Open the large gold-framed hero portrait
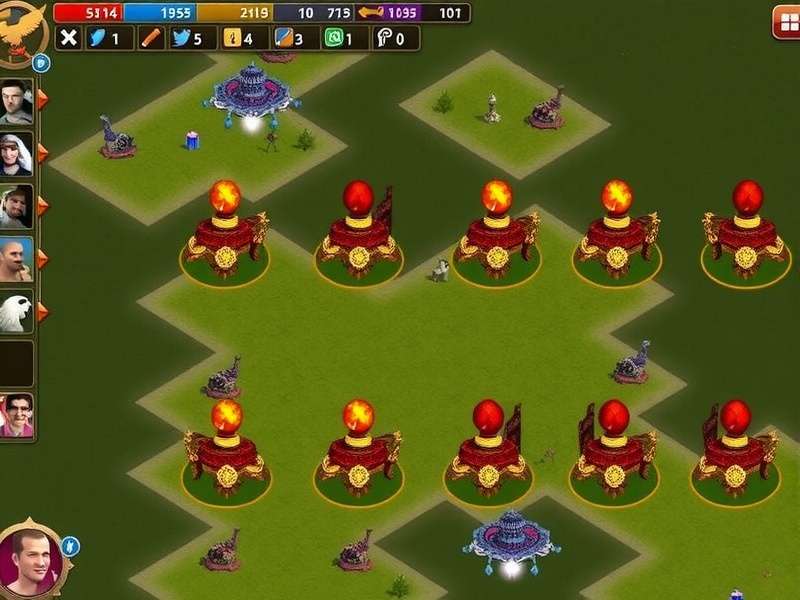The image size is (800, 600). [x=31, y=561]
